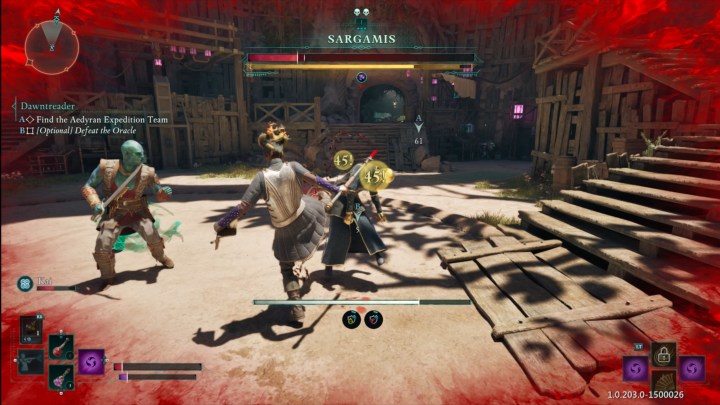This screenshot has height=405, width=720.
Task: Activate the purple swirl ability beside the potions
Action: pos(92,362)
